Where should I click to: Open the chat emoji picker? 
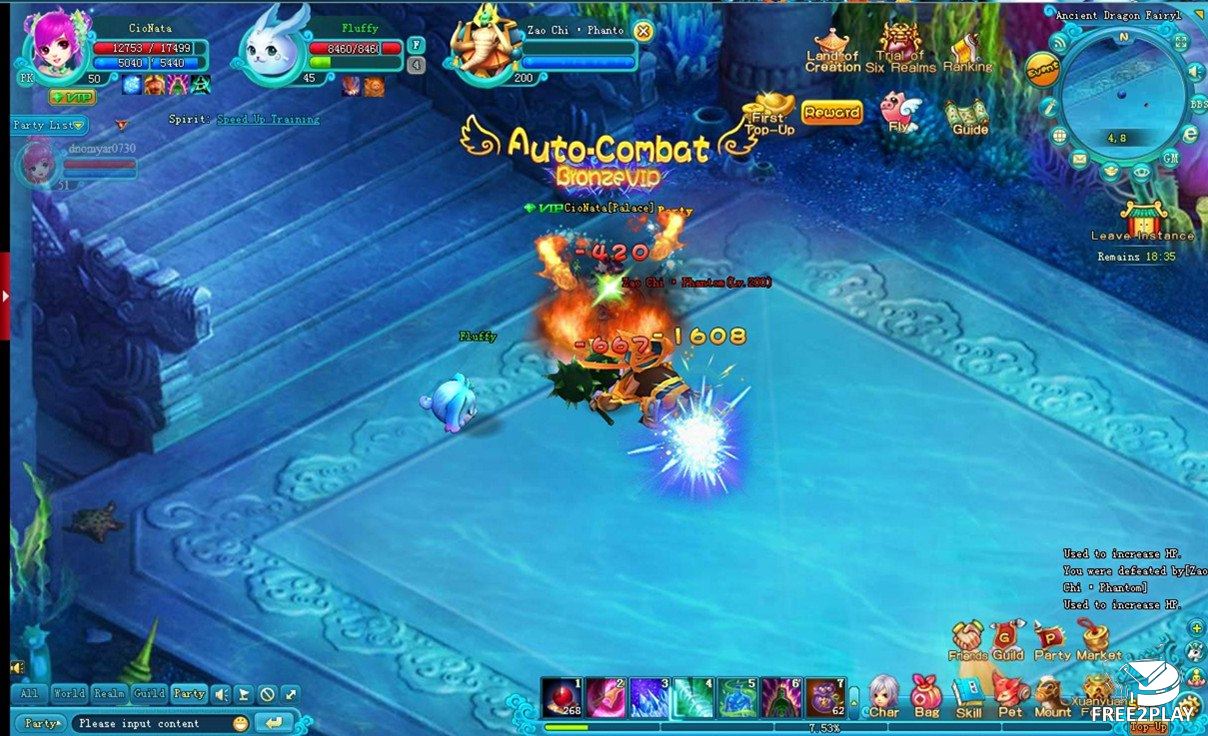coord(240,723)
